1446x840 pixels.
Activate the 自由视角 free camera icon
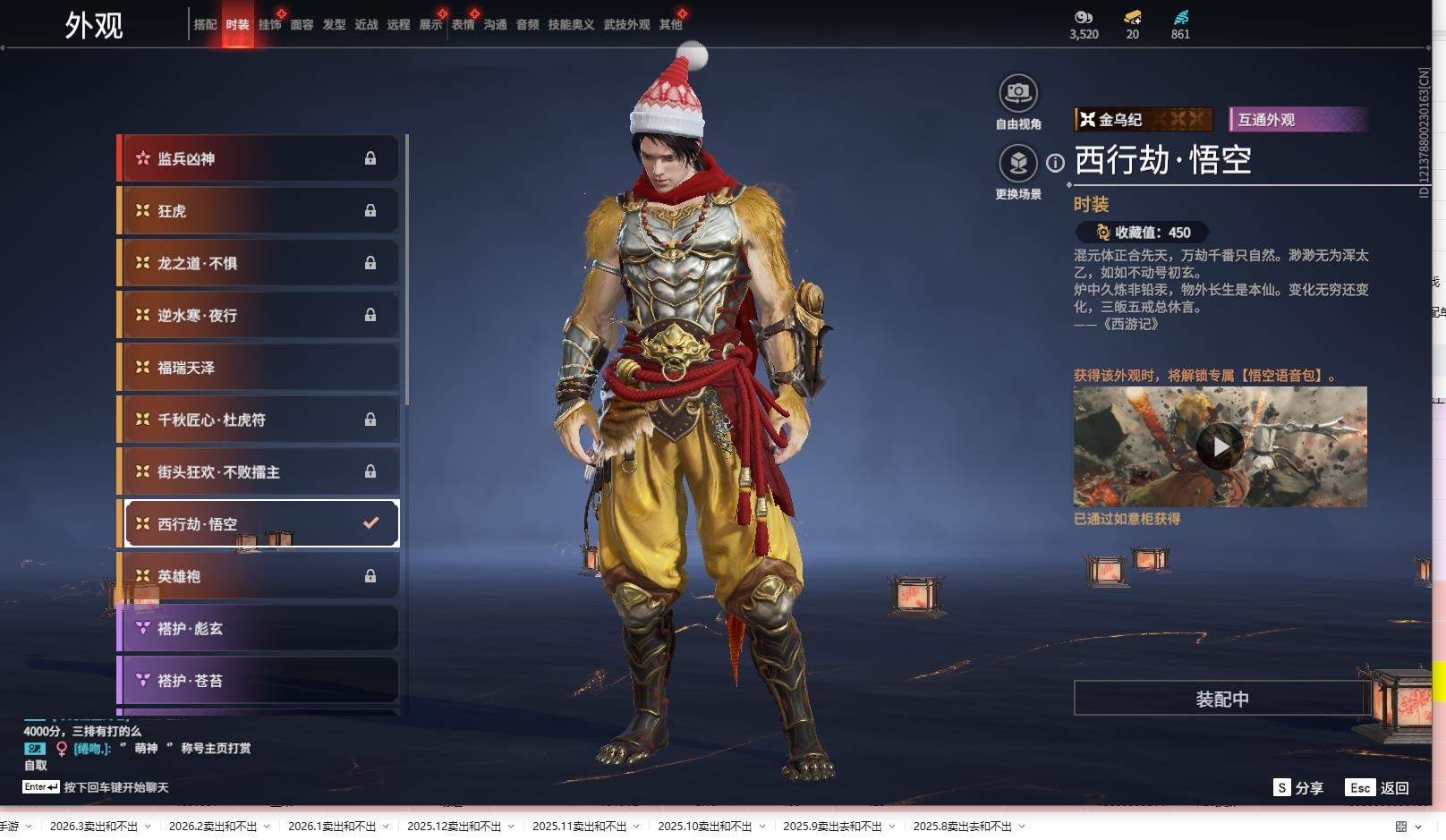pos(1018,93)
